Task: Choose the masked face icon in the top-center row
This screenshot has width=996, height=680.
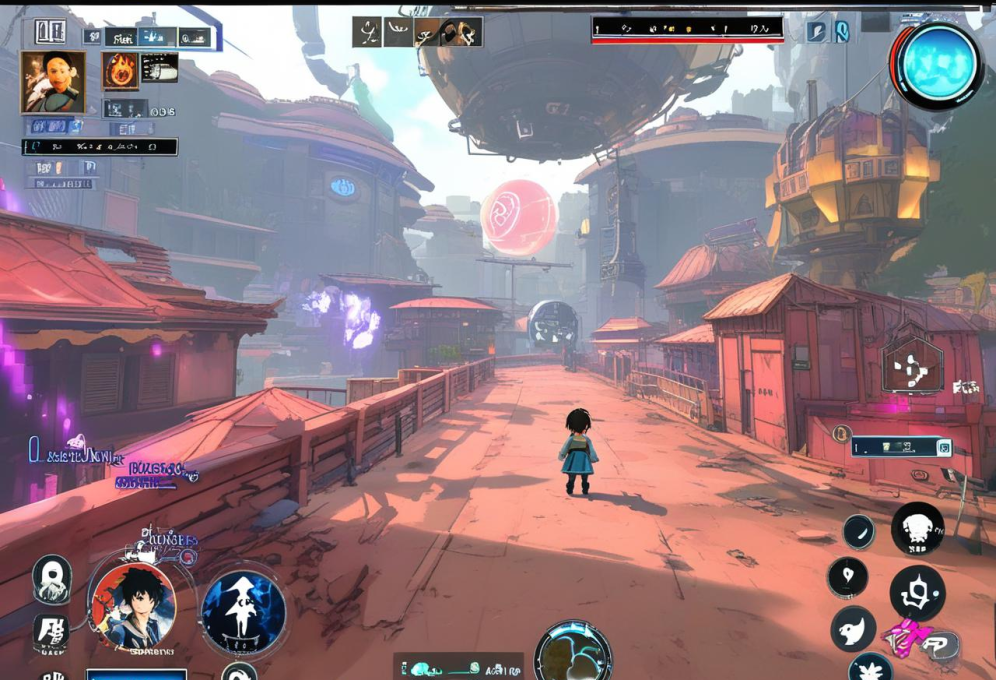Action: coord(462,32)
